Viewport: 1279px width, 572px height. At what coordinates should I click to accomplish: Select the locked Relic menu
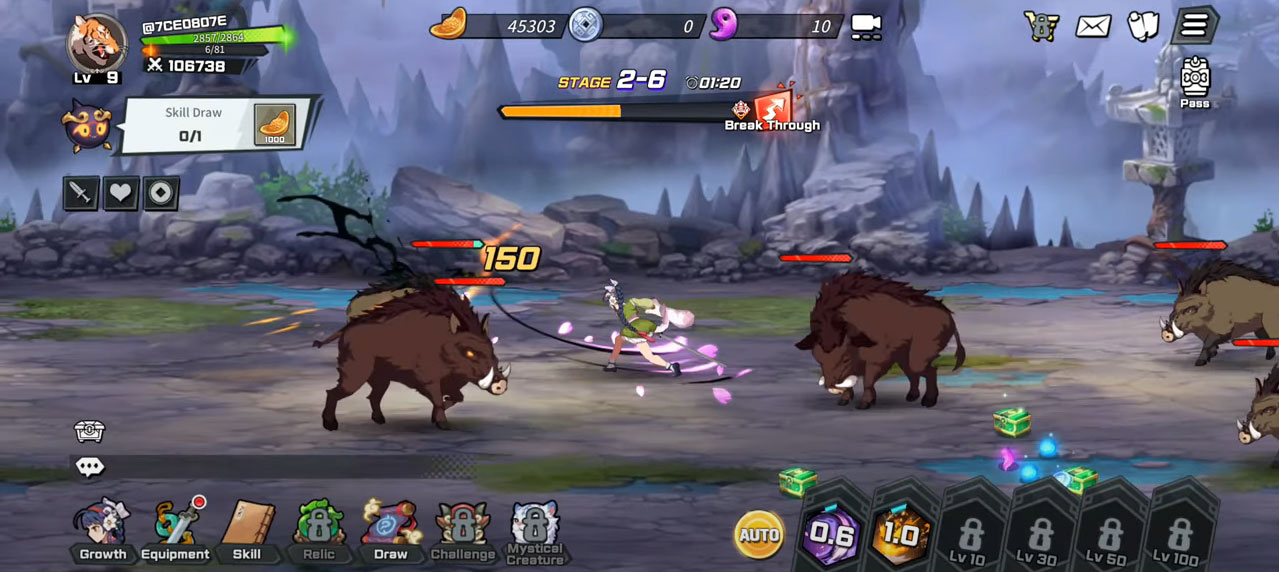coord(319,530)
